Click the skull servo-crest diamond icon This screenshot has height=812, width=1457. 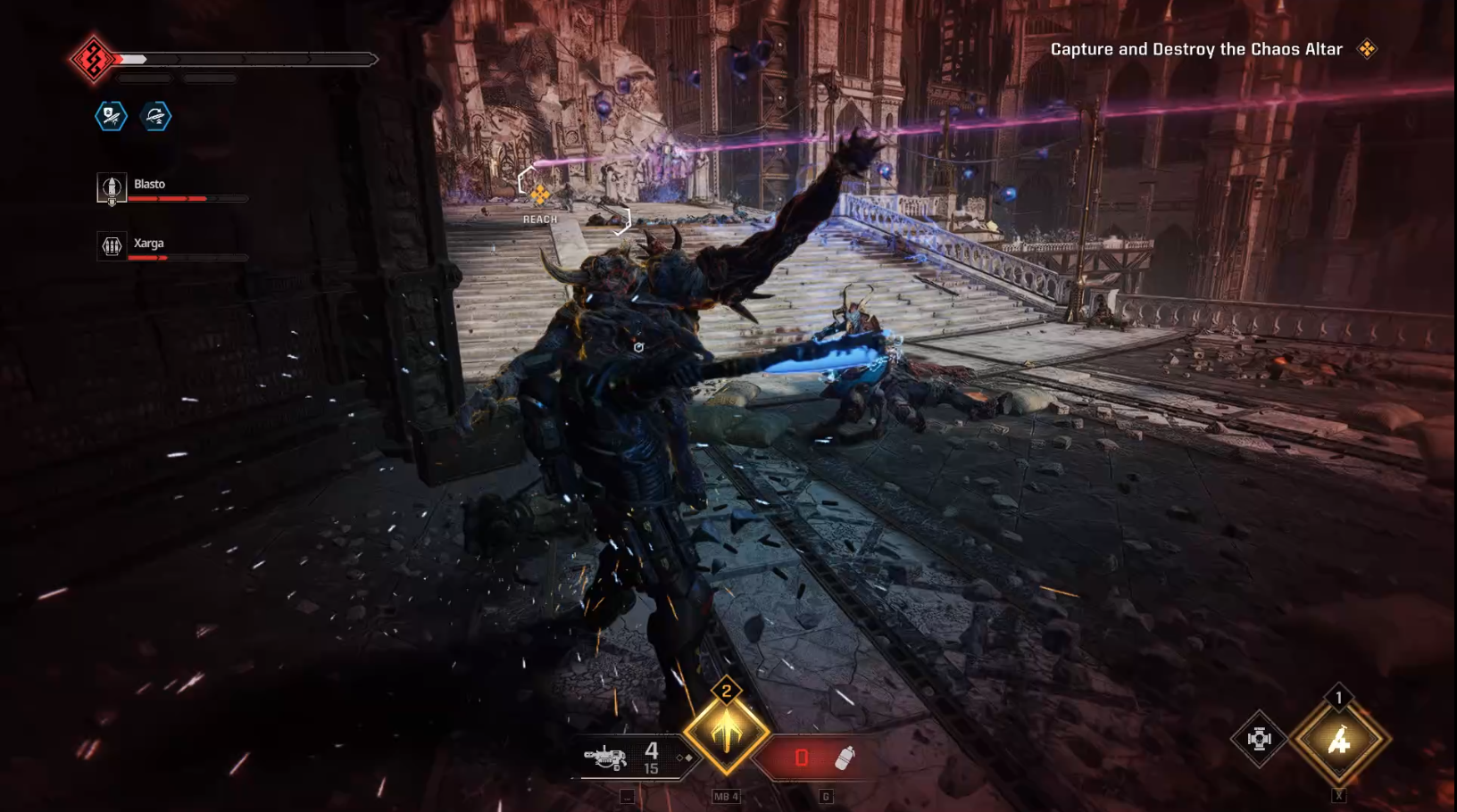pyautogui.click(x=1260, y=738)
